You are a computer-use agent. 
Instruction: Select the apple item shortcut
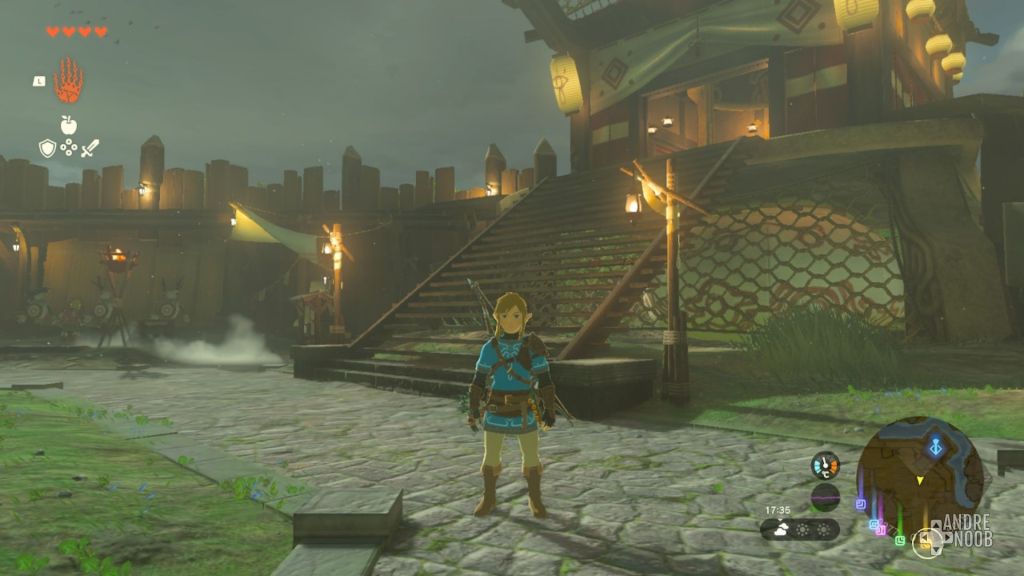[x=69, y=125]
